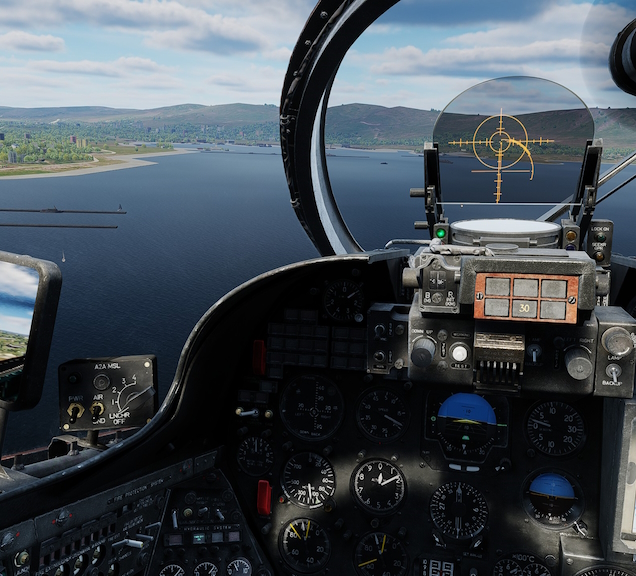Toggle the AIR/GND switch on missile panel
The width and height of the screenshot is (636, 576).
click(x=97, y=409)
